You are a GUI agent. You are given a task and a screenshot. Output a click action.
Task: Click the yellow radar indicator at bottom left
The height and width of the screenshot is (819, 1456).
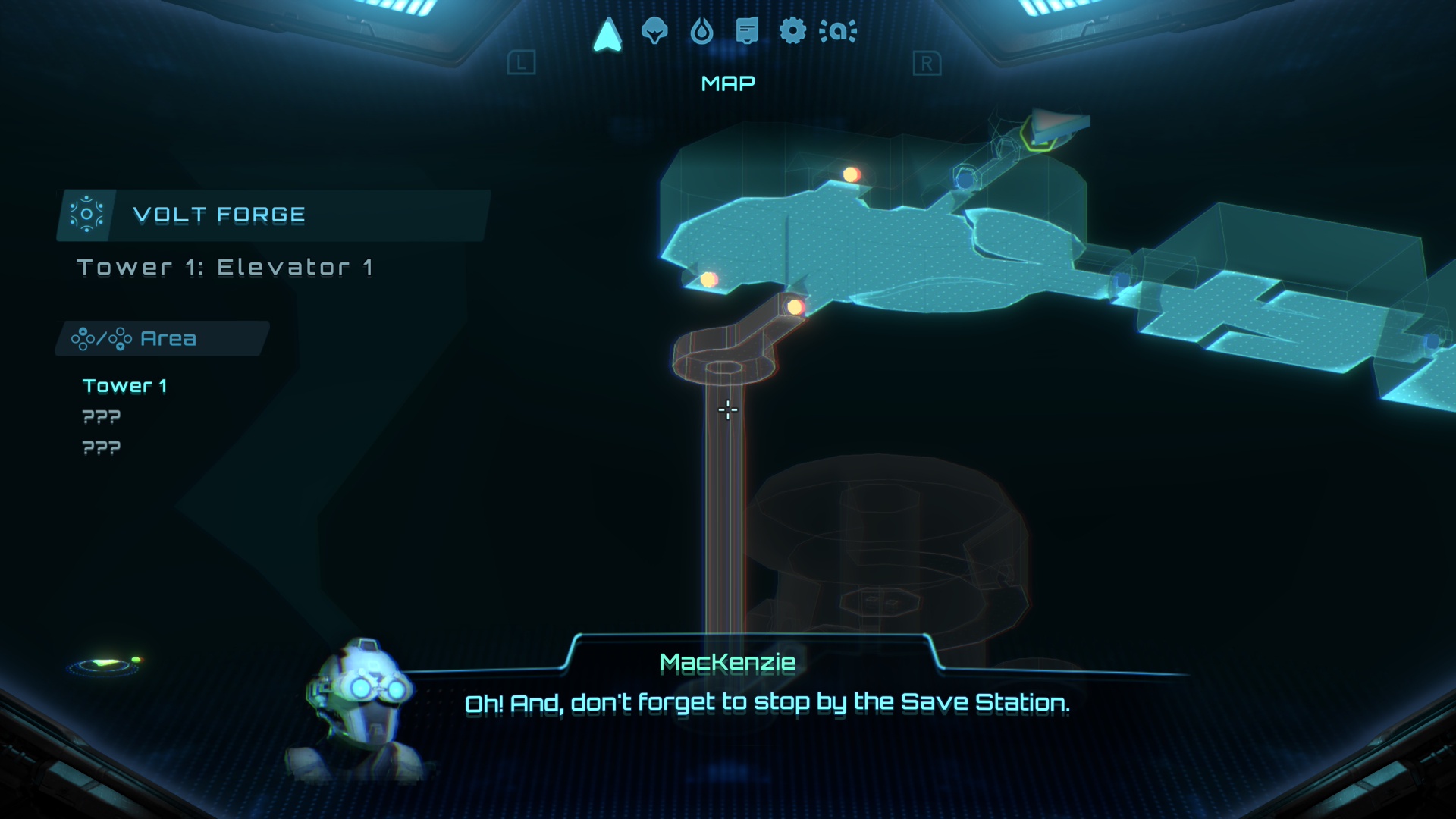pos(106,662)
